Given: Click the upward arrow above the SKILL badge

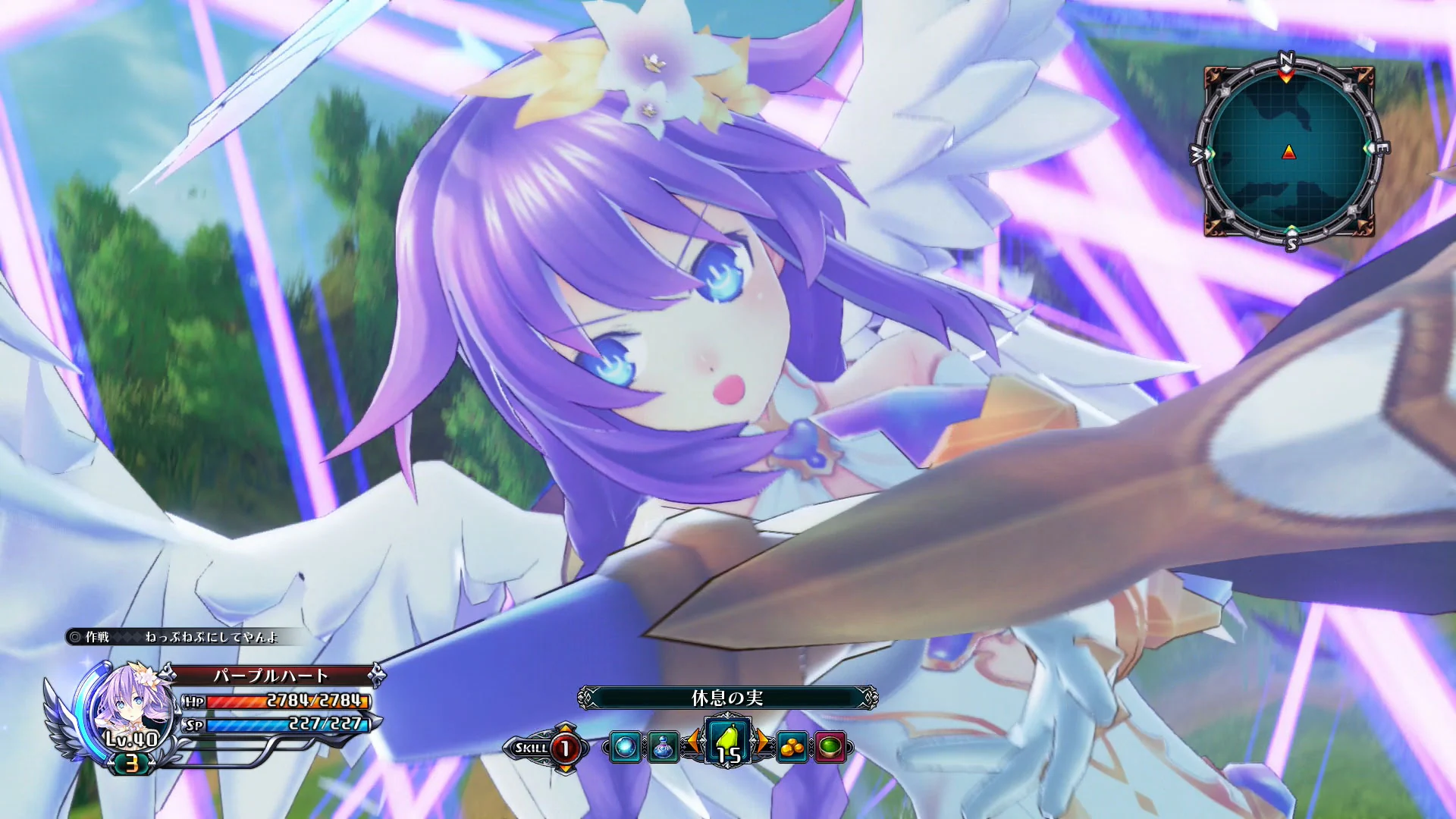Looking at the screenshot, I should click(x=566, y=726).
